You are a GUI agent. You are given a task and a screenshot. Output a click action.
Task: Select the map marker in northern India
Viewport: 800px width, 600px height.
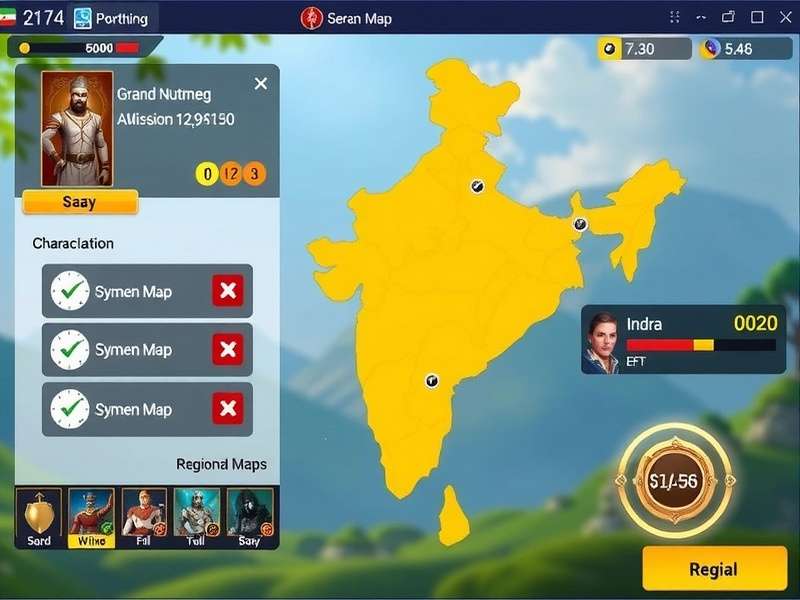pos(477,186)
